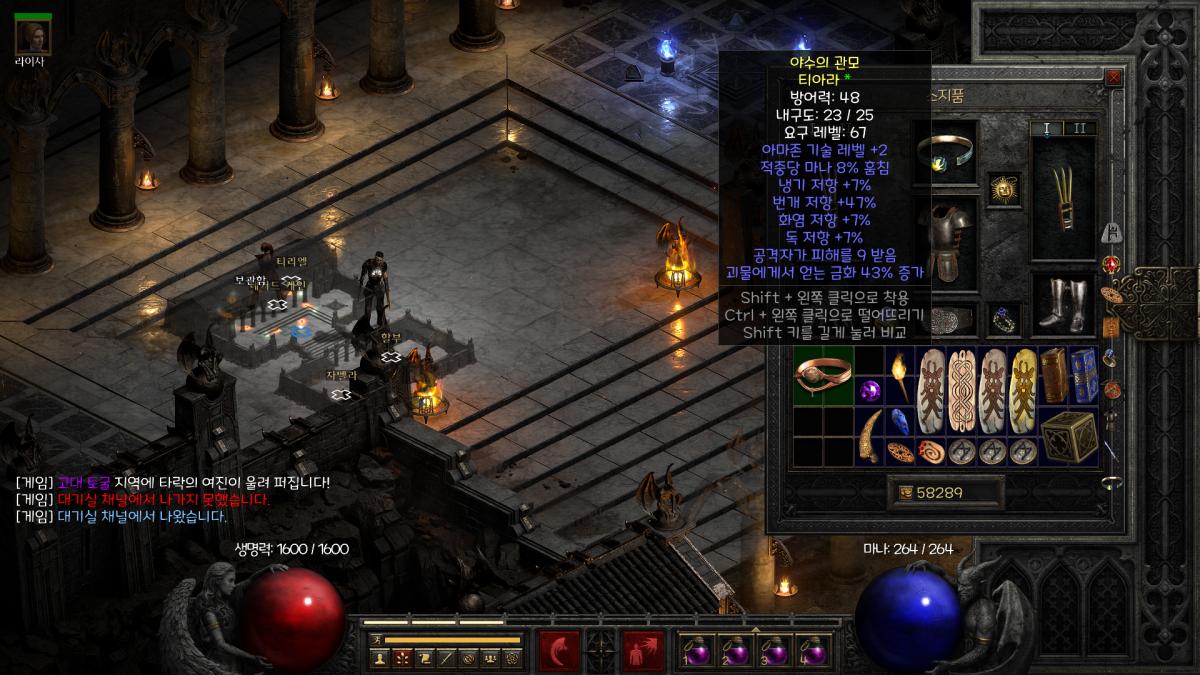Click the equipped body armor slot
The image size is (1200, 675).
click(x=945, y=238)
